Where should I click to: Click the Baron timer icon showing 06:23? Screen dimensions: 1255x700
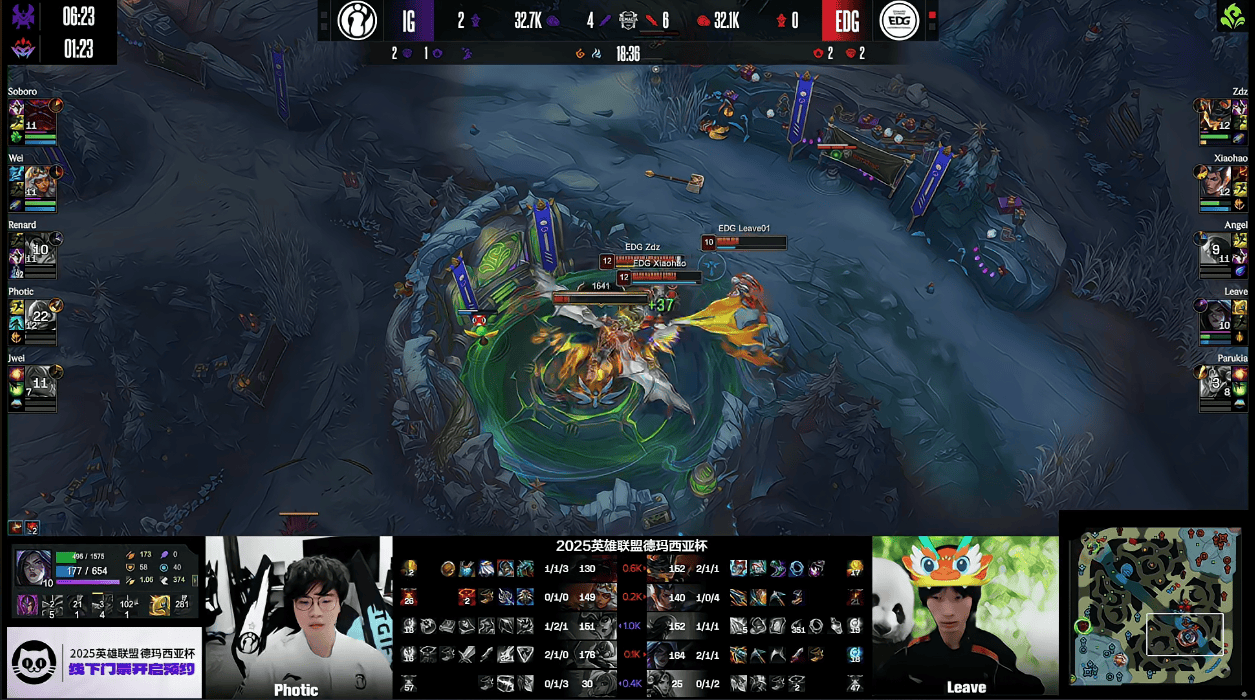tap(23, 16)
